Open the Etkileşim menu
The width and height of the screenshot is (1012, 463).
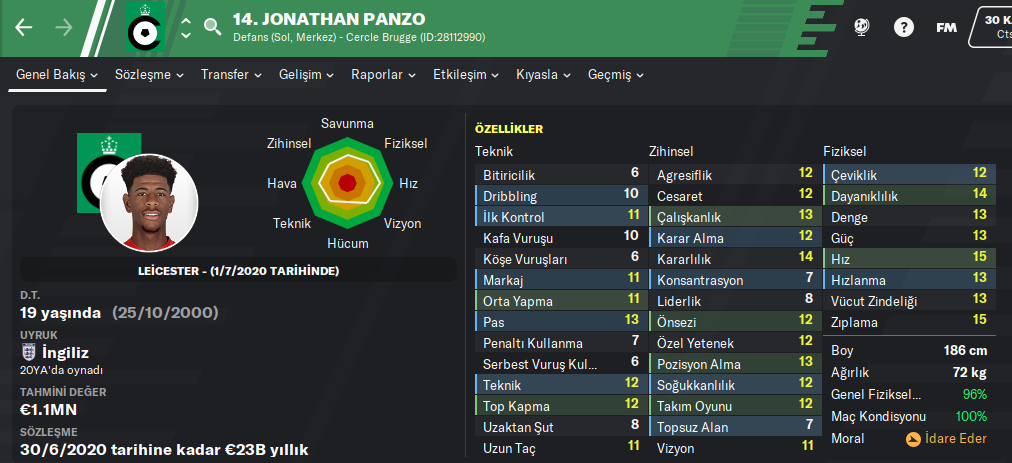point(465,75)
